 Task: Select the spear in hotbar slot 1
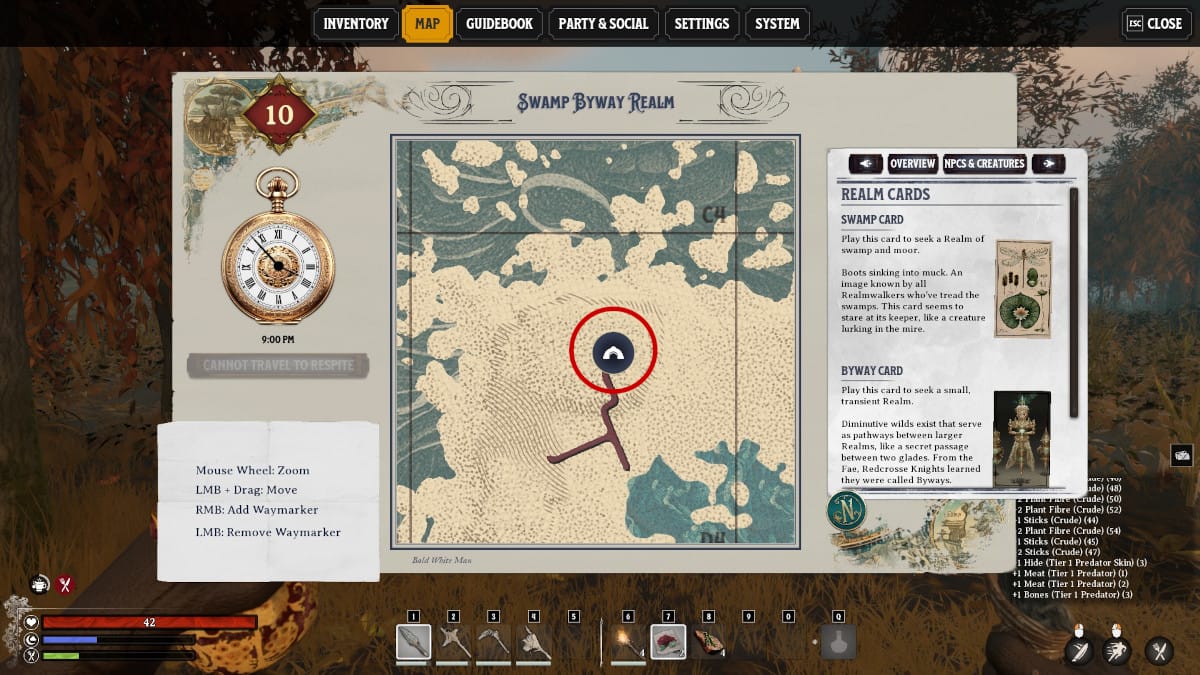[413, 642]
